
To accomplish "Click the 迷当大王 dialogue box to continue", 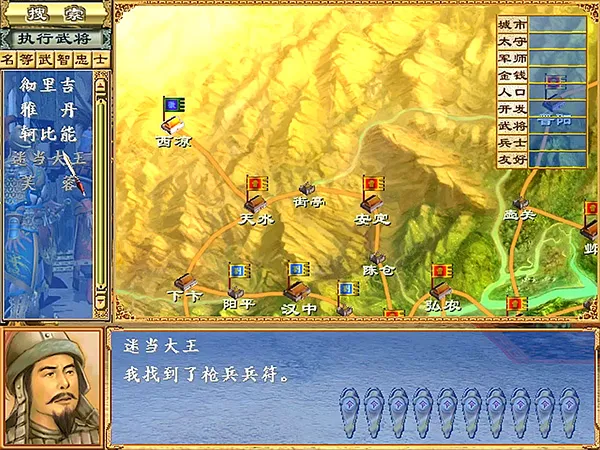I will pyautogui.click(x=350, y=385).
